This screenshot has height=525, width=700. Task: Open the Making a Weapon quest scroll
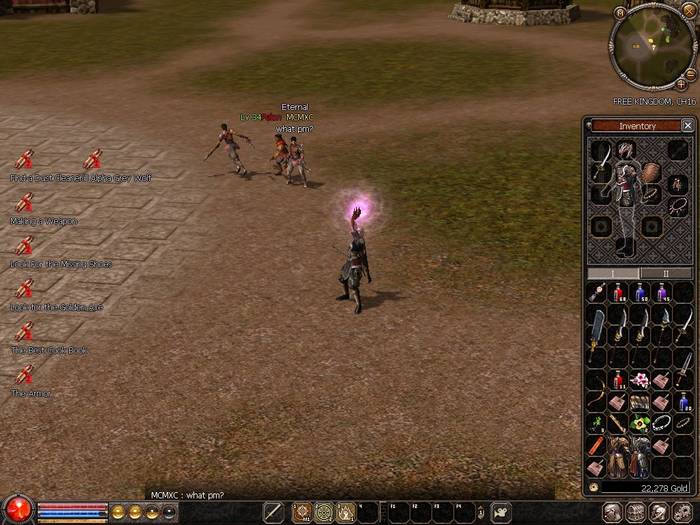point(25,203)
